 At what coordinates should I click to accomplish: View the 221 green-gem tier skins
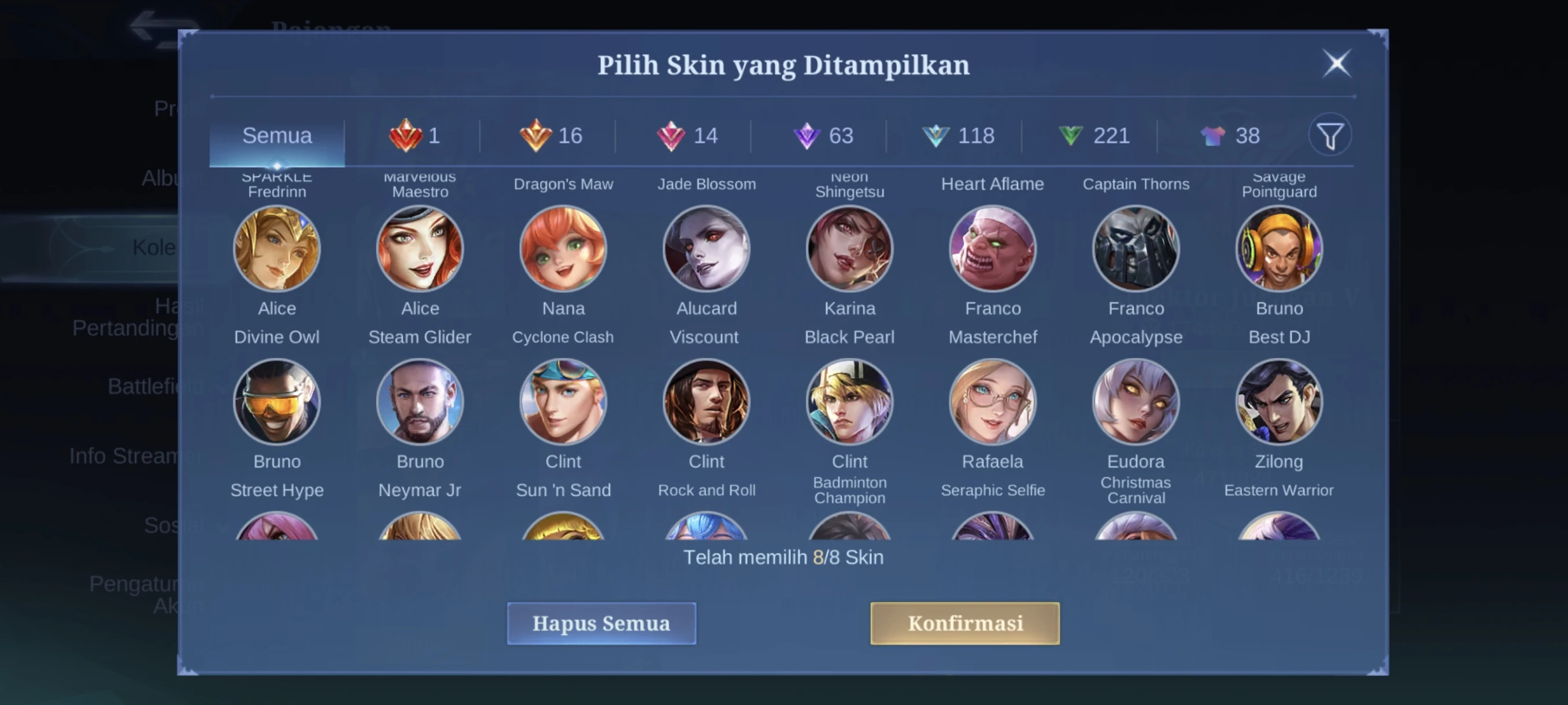[1094, 136]
